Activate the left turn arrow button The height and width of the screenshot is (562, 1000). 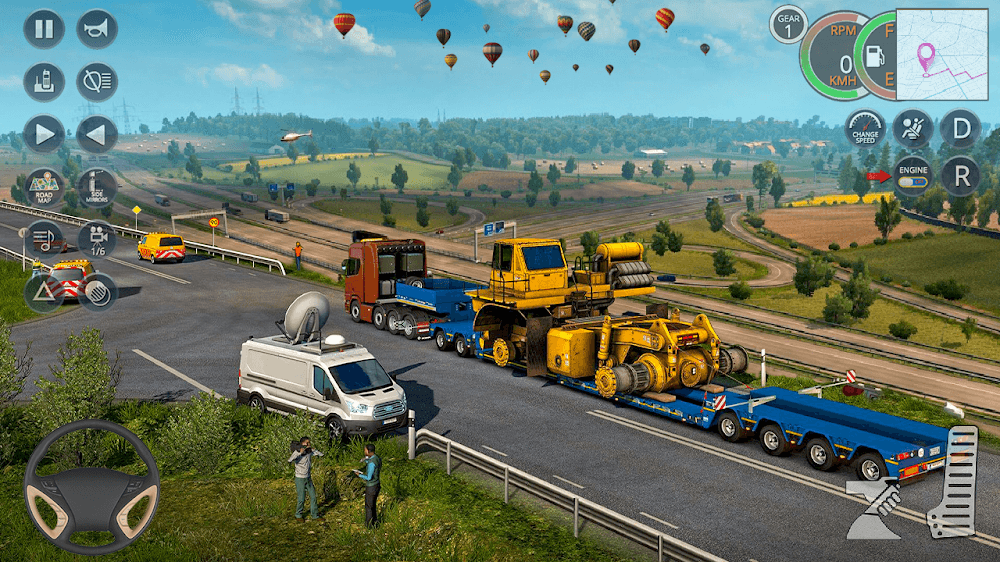97,134
